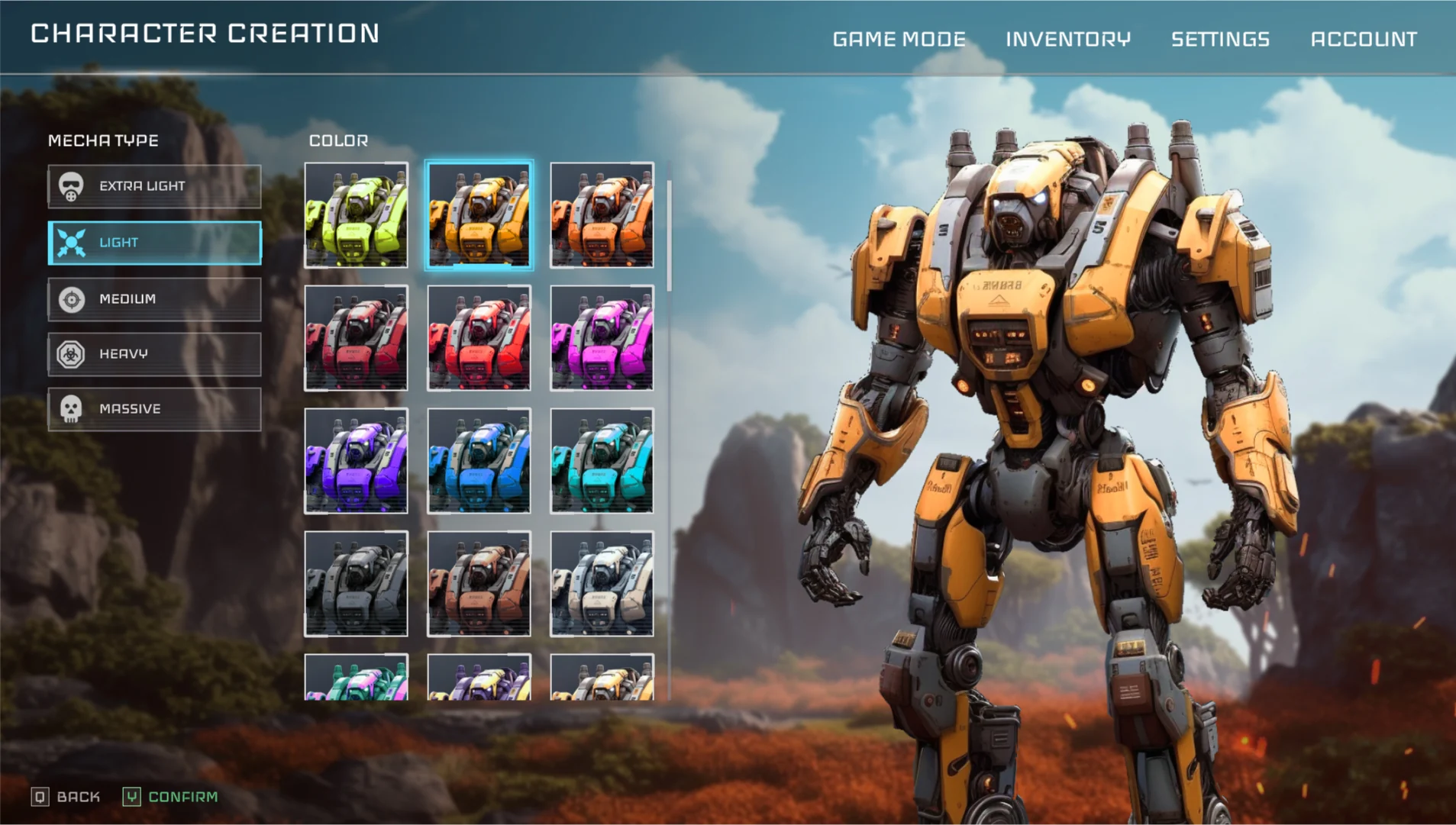Choose the Light mecha type
Screen dimensions: 1456x825
click(154, 243)
